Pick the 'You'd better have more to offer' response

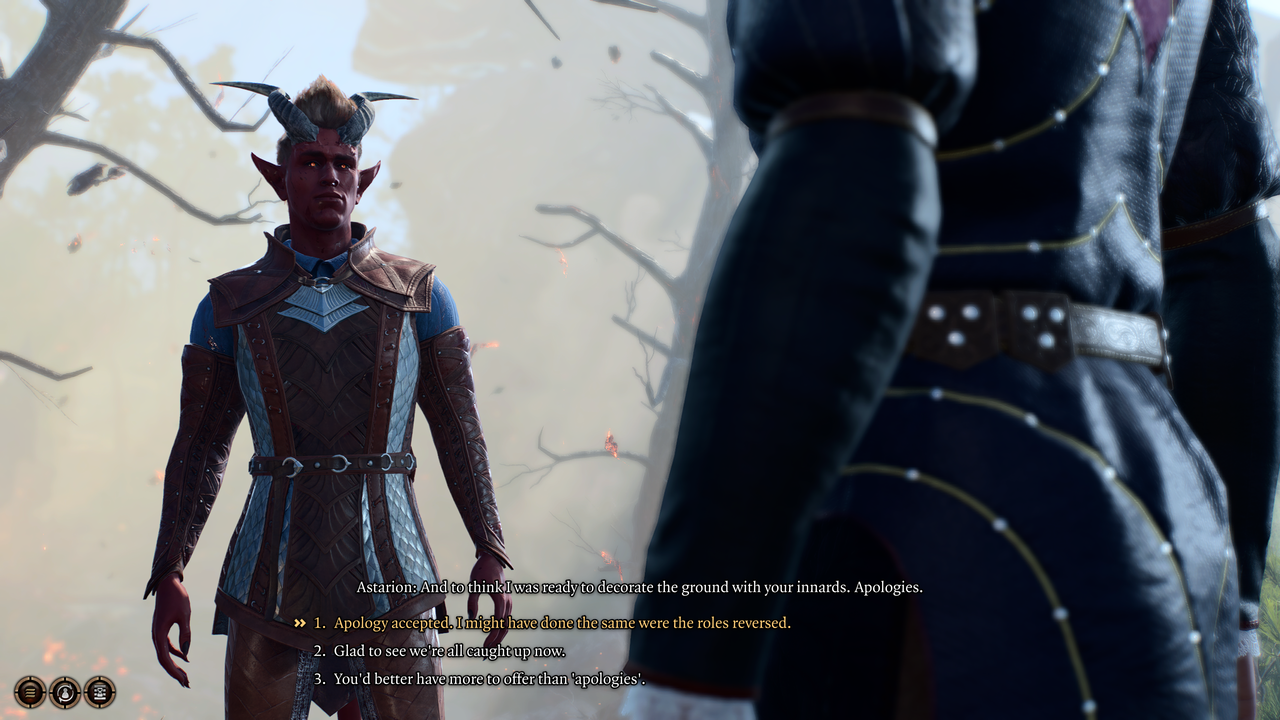point(489,679)
